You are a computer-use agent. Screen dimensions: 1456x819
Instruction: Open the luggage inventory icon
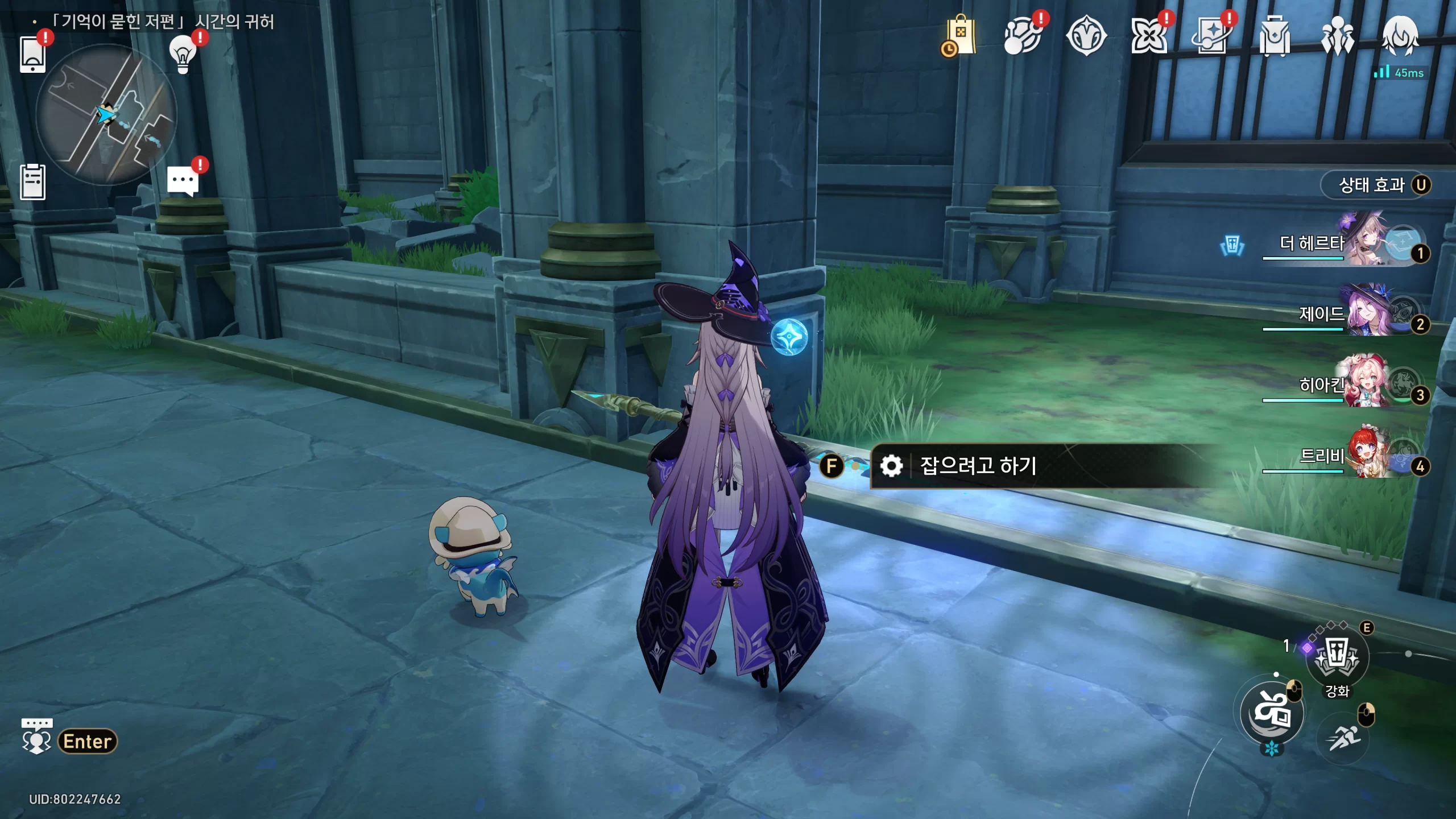click(x=1274, y=36)
